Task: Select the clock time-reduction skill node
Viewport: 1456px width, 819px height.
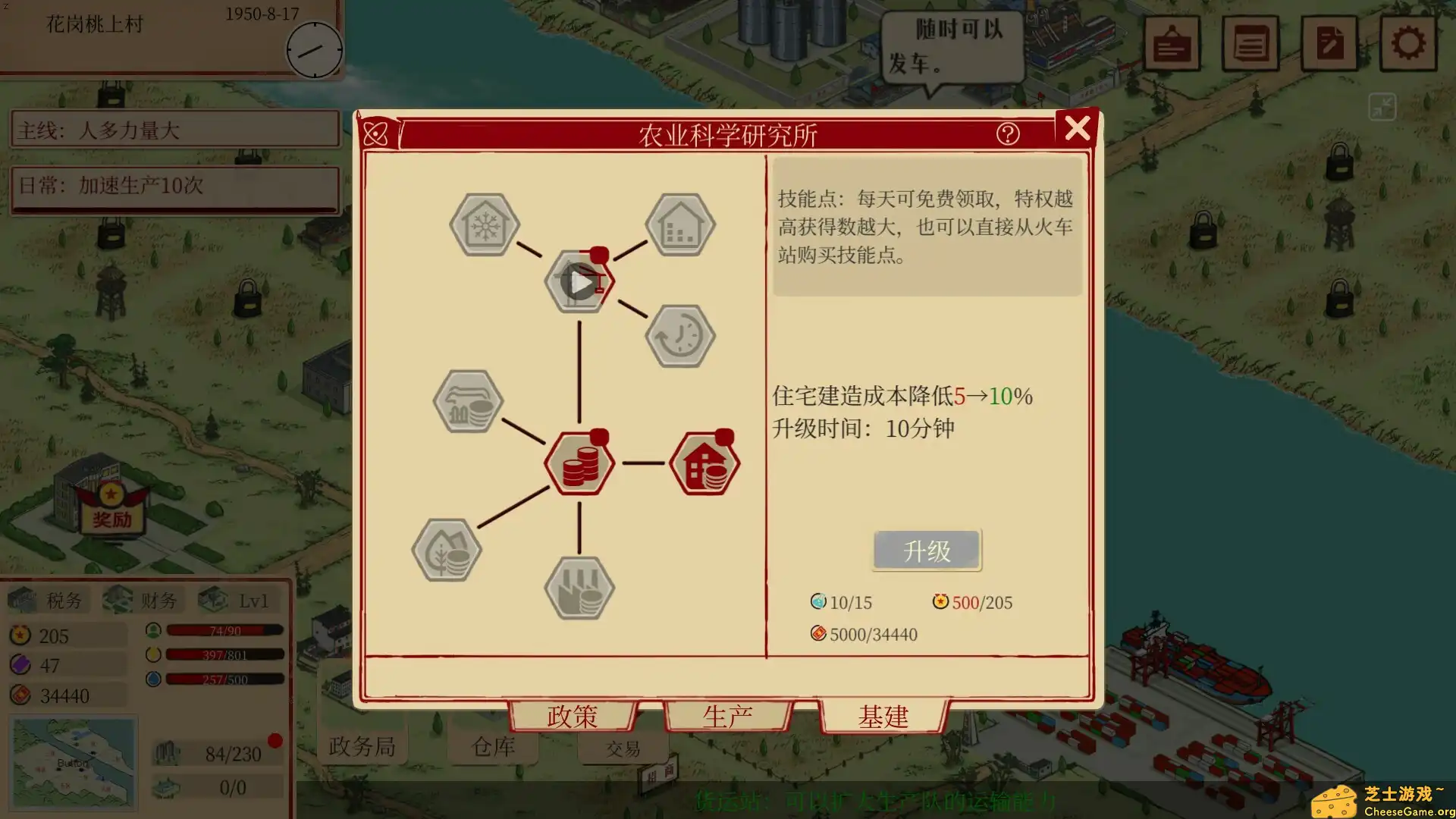Action: click(x=679, y=336)
